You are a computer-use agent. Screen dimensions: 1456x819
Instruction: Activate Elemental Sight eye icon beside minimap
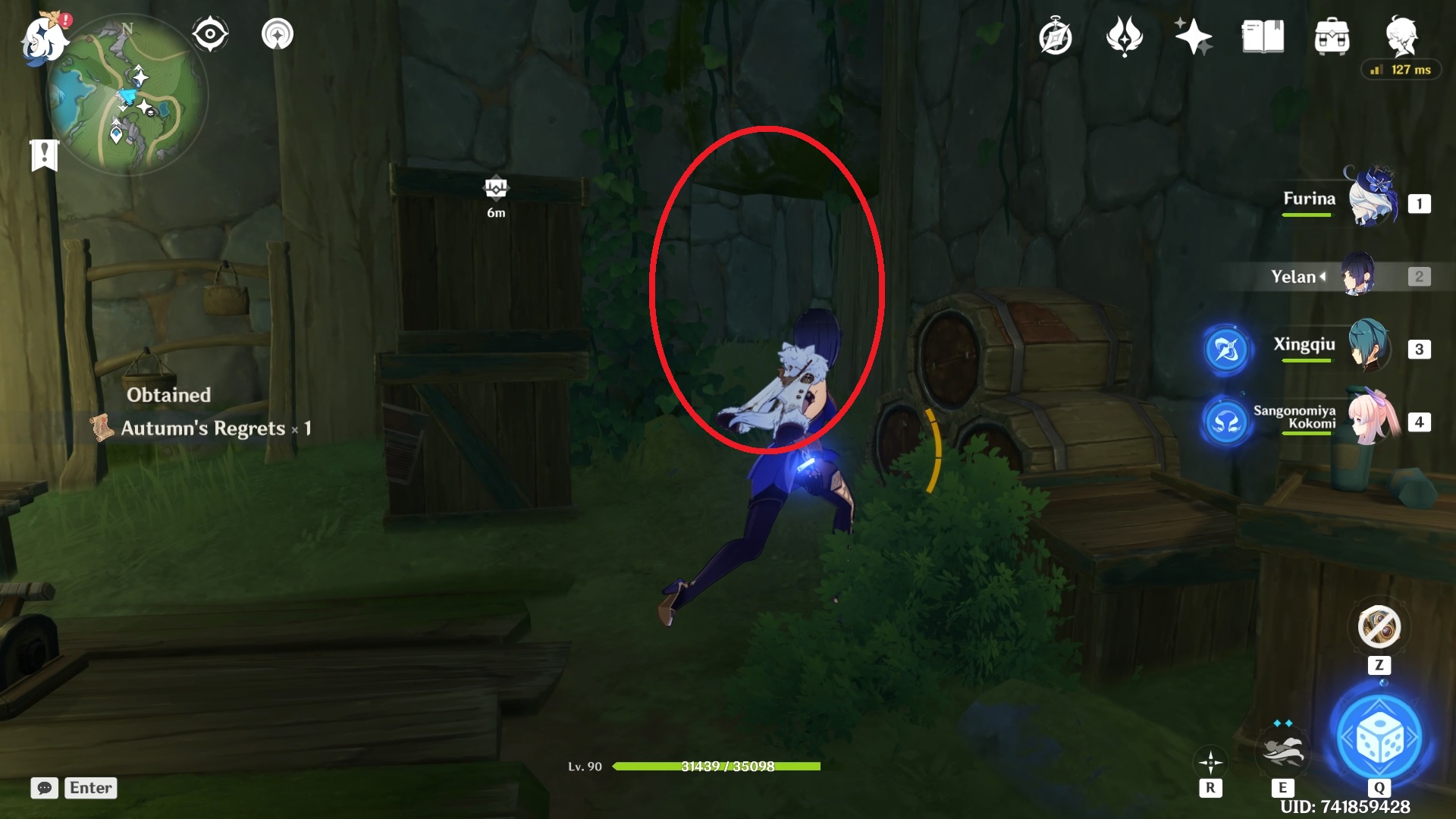point(210,33)
